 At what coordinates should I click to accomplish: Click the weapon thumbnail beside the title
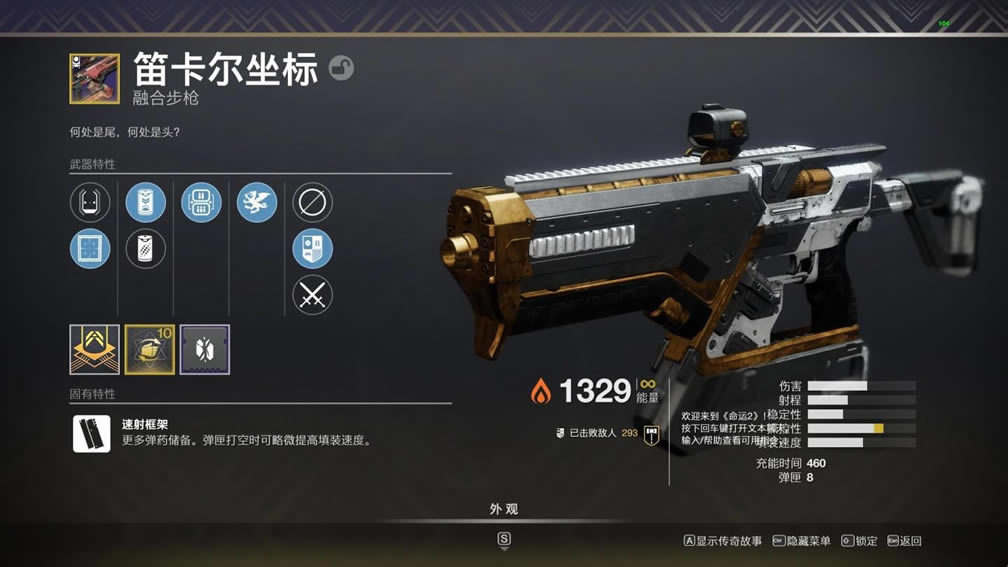(x=94, y=79)
